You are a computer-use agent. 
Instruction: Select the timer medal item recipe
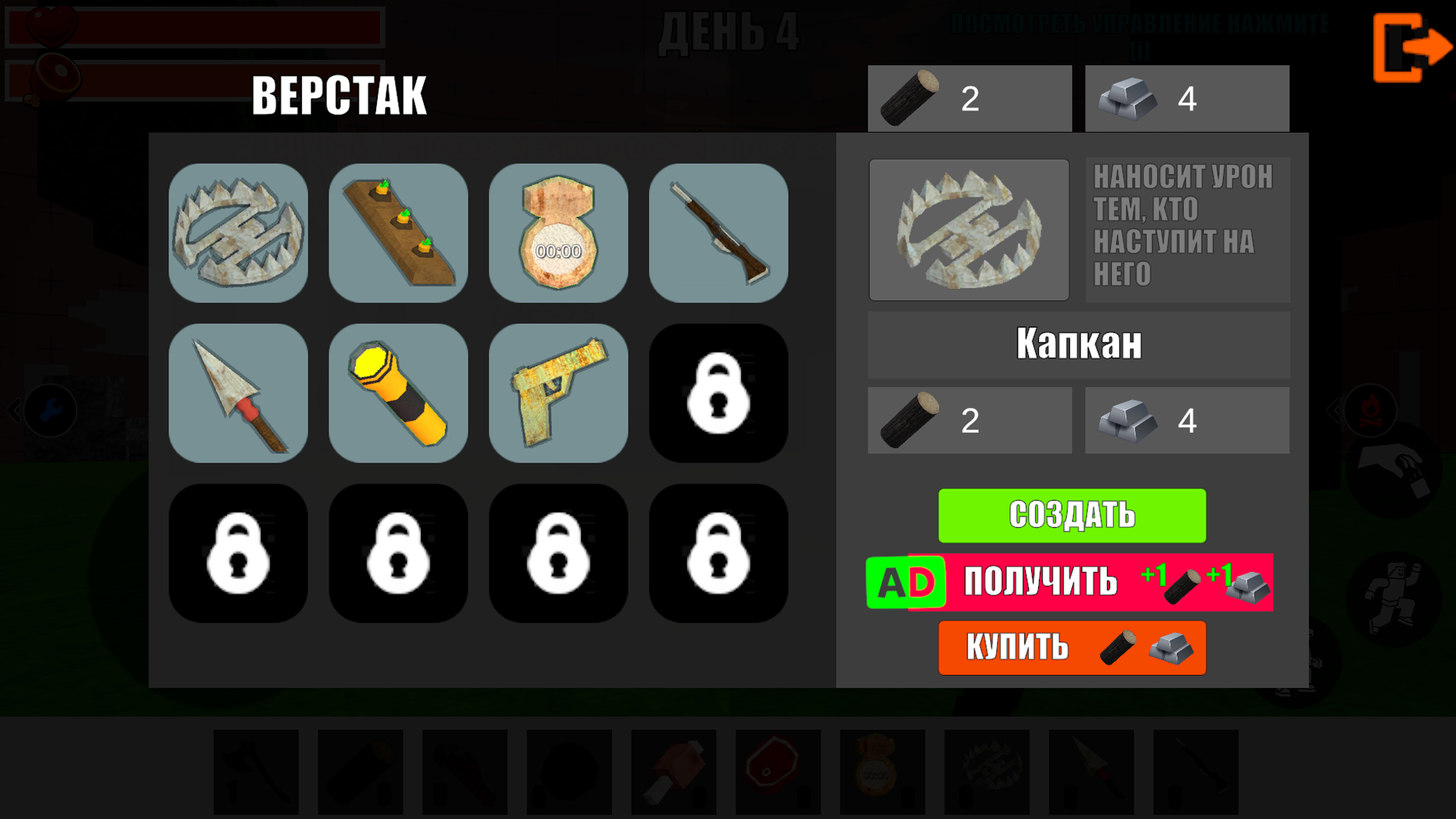(558, 233)
